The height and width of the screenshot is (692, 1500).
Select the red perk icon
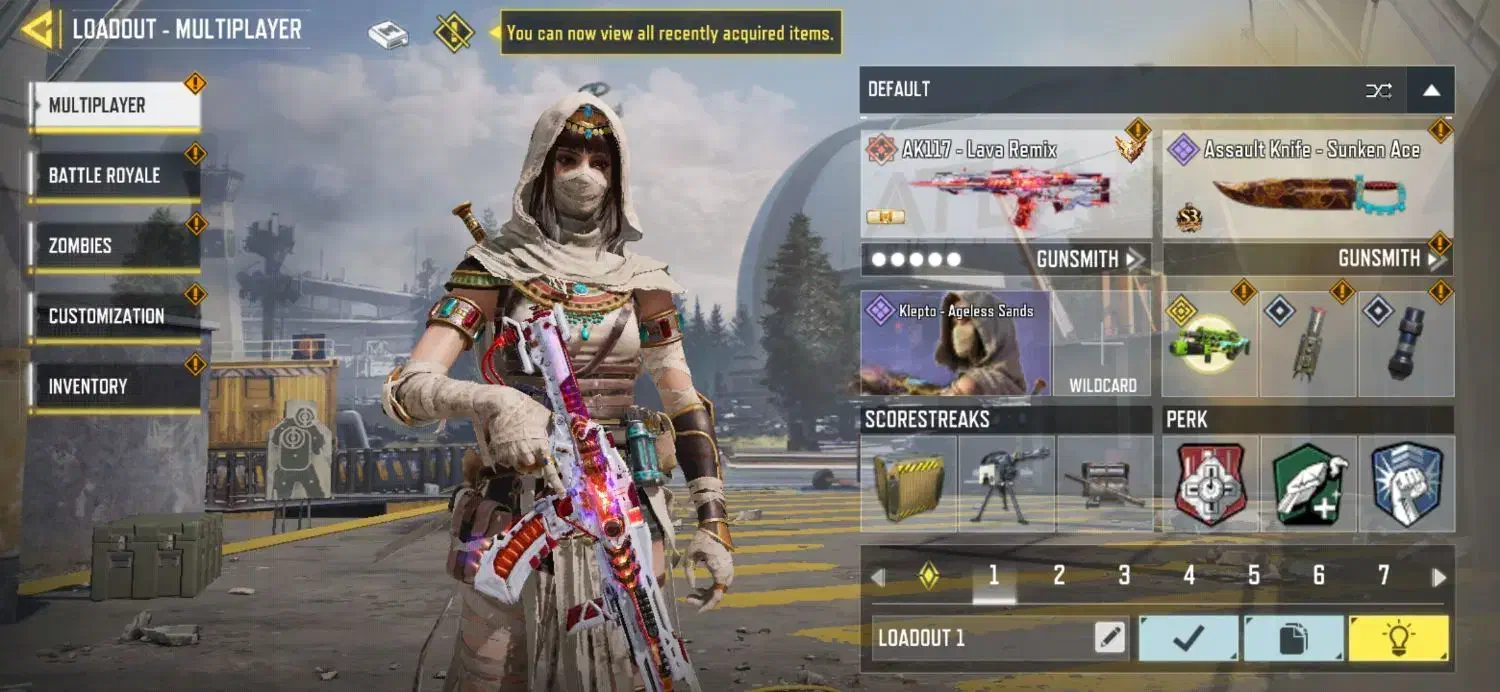tap(1210, 484)
